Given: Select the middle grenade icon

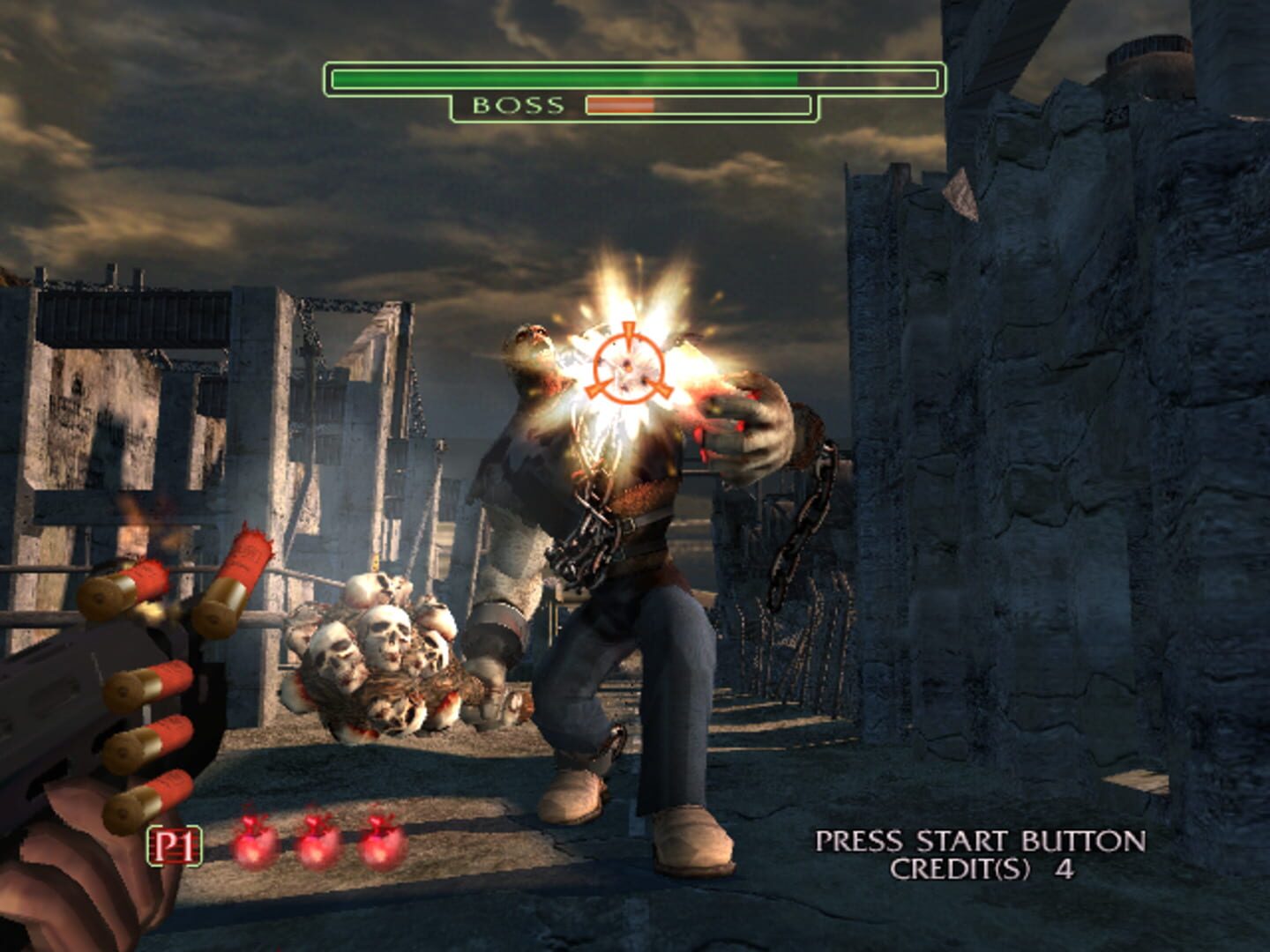Looking at the screenshot, I should pyautogui.click(x=316, y=846).
